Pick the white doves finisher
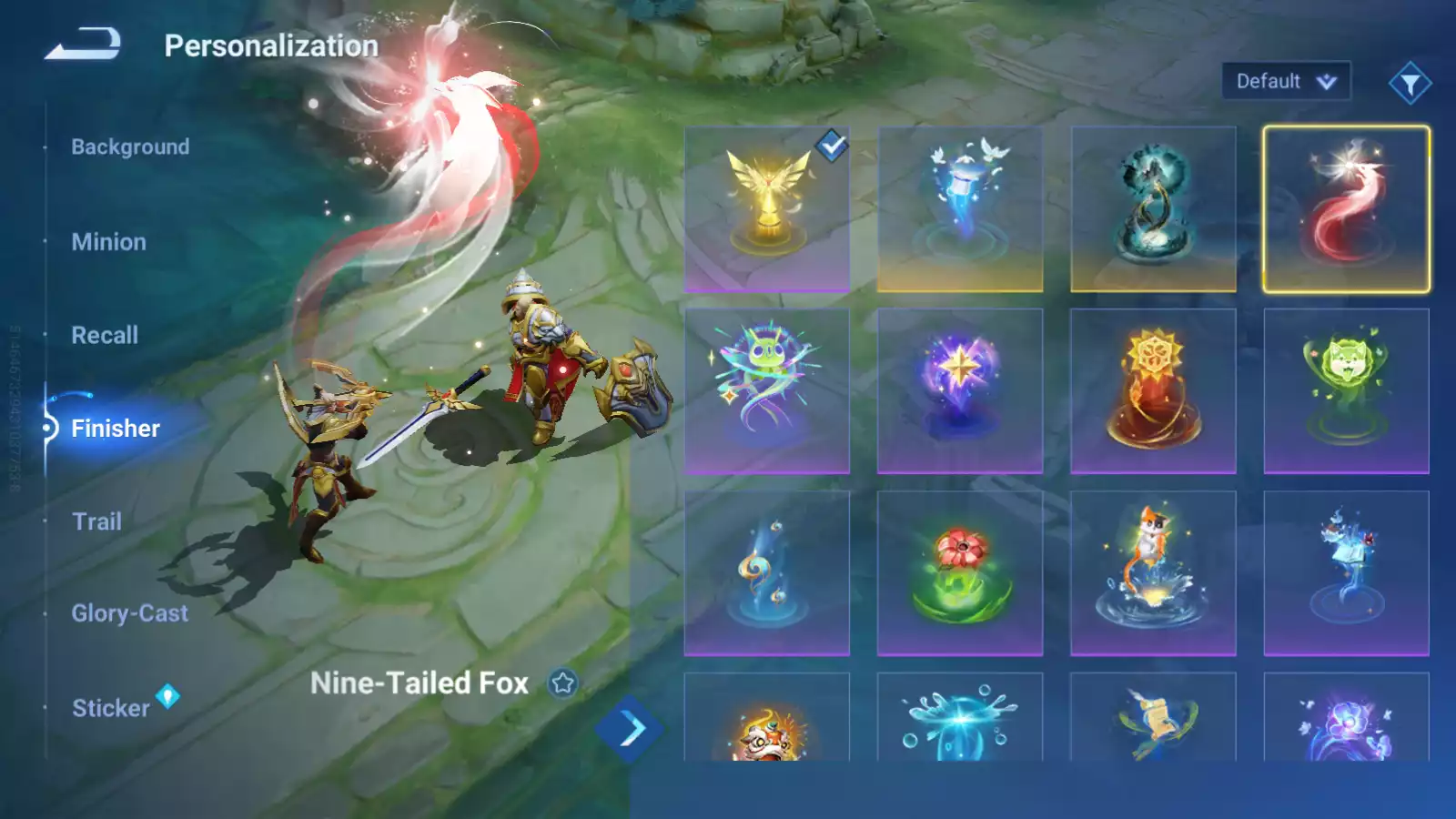Viewport: 1456px width, 819px height. [x=960, y=209]
